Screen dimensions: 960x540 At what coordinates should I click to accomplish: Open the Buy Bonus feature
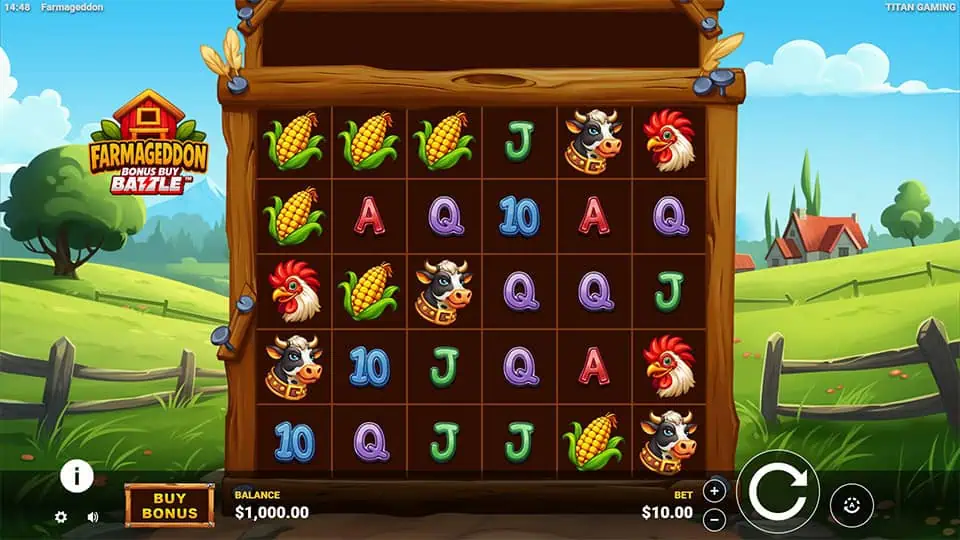point(169,505)
